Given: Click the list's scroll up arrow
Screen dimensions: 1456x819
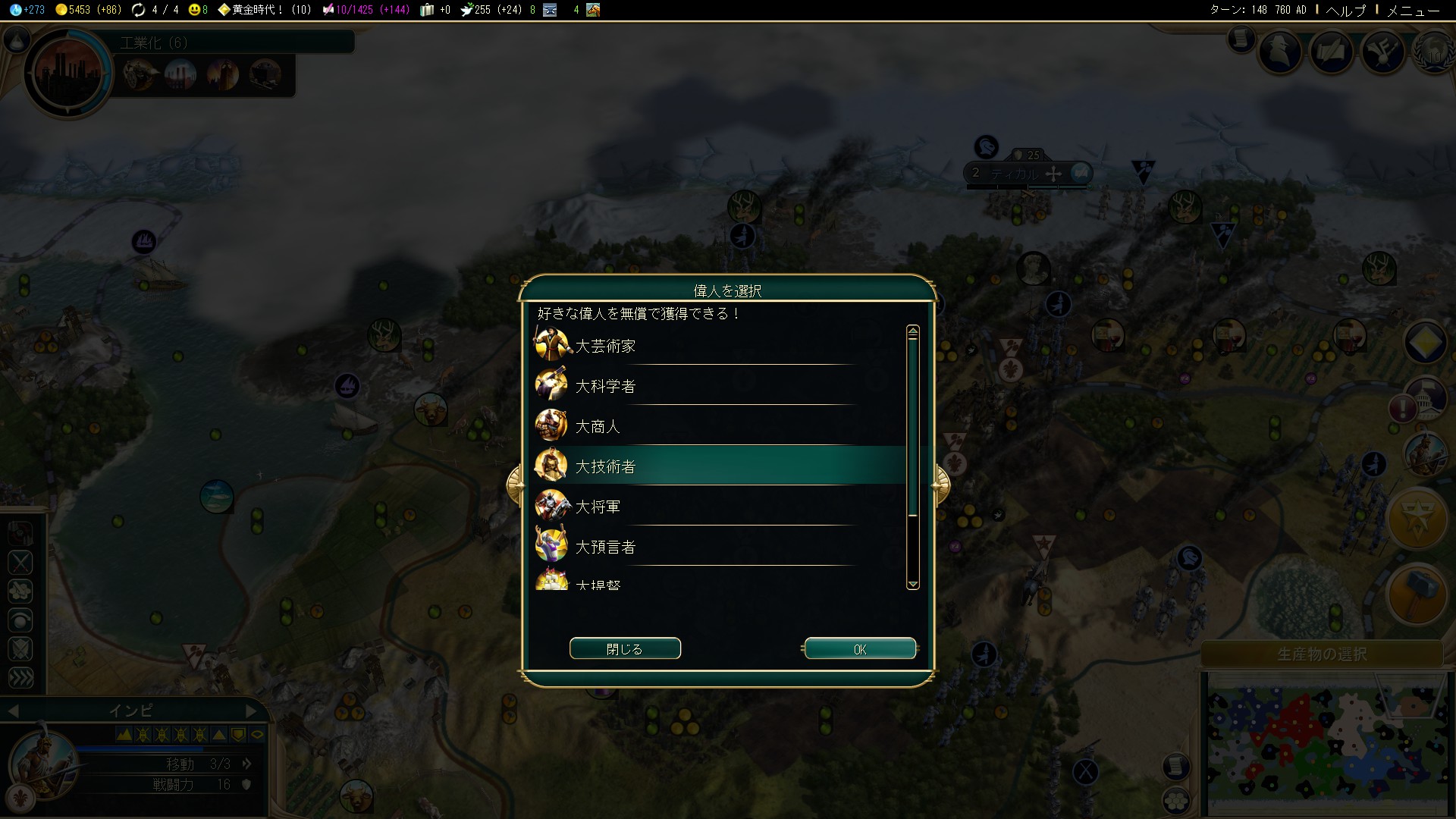Looking at the screenshot, I should [913, 332].
